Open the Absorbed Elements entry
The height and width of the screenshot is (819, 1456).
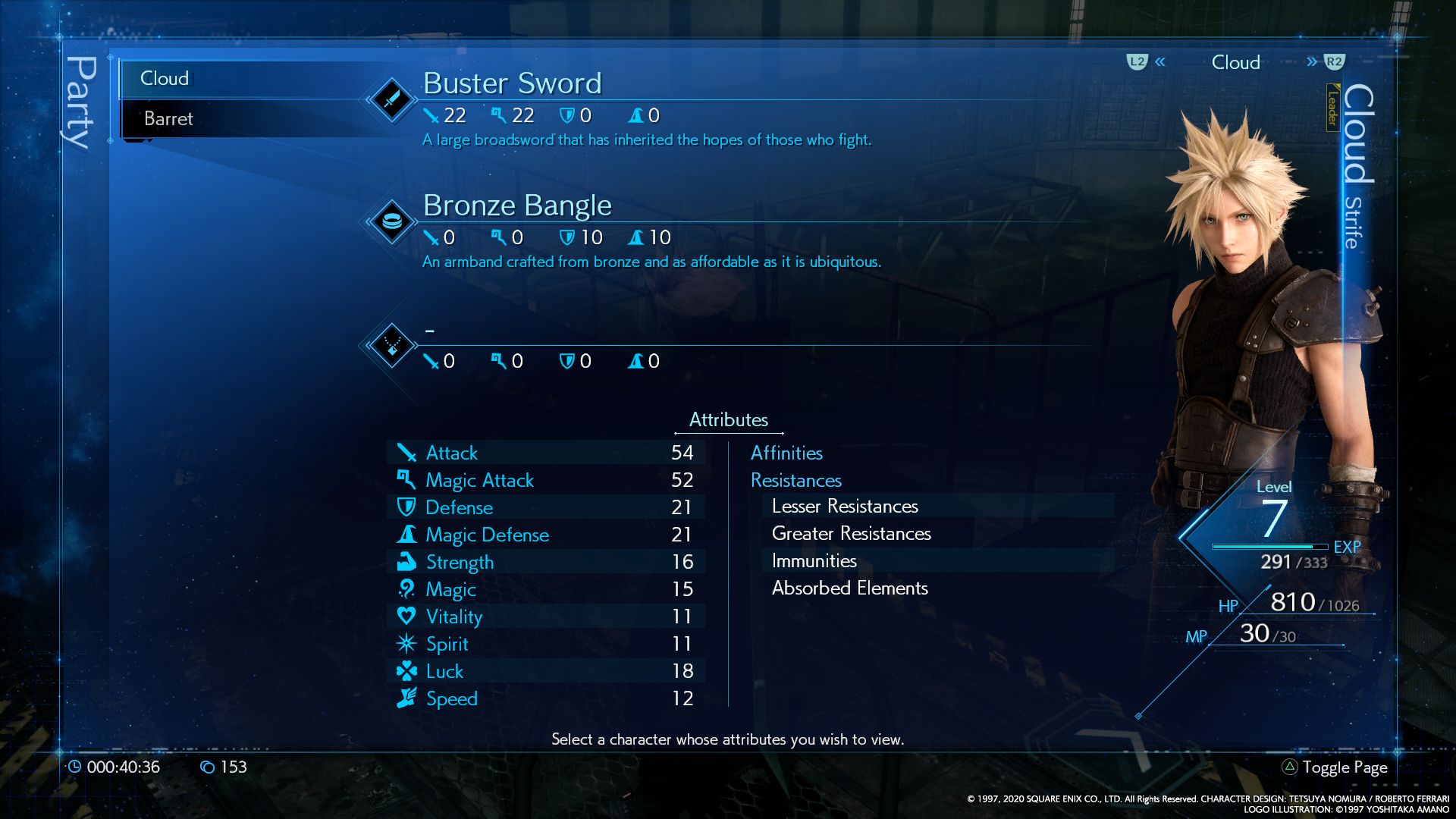click(x=849, y=588)
